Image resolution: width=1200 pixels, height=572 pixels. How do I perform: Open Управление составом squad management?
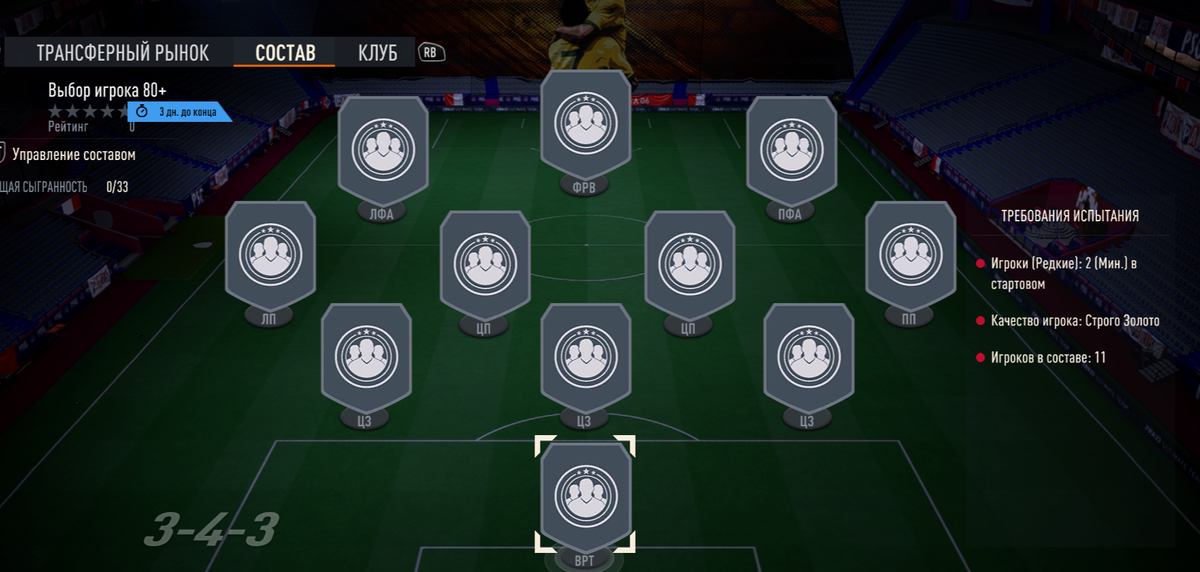(x=73, y=155)
